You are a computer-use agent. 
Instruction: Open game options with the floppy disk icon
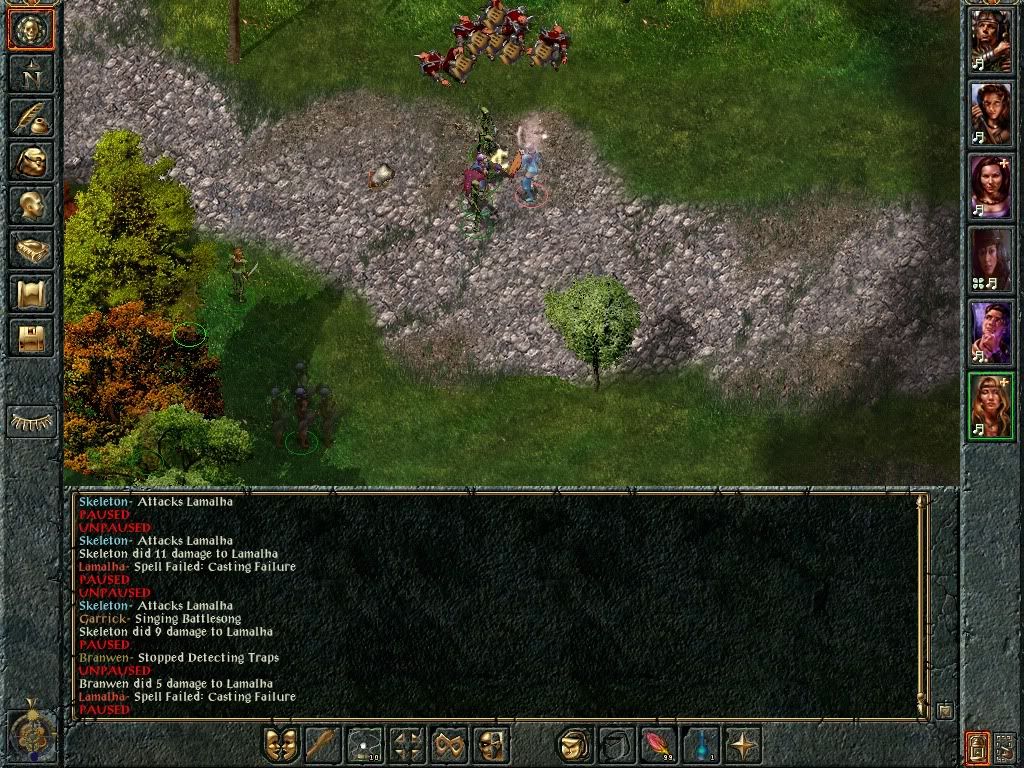31,337
